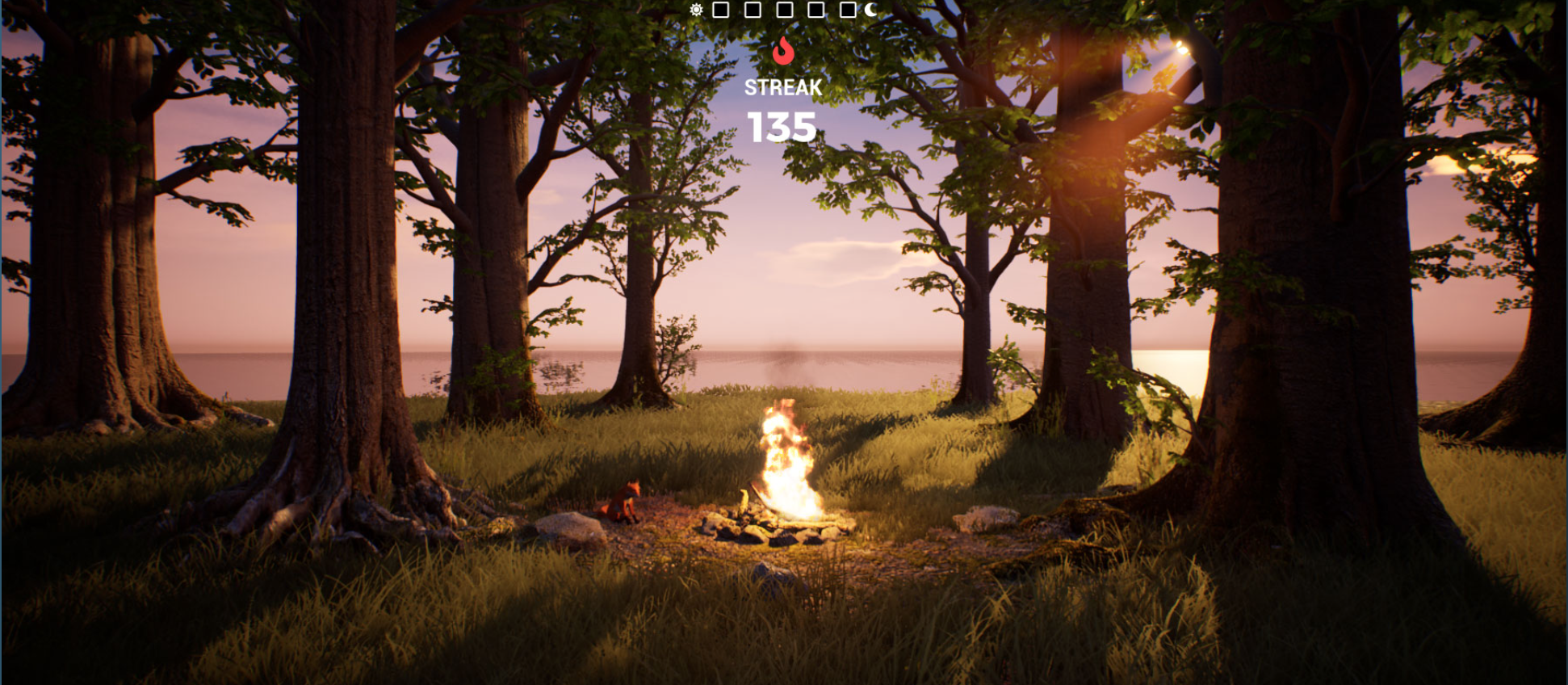Image resolution: width=1568 pixels, height=685 pixels.
Task: Click the STREAK label
Action: tap(782, 88)
